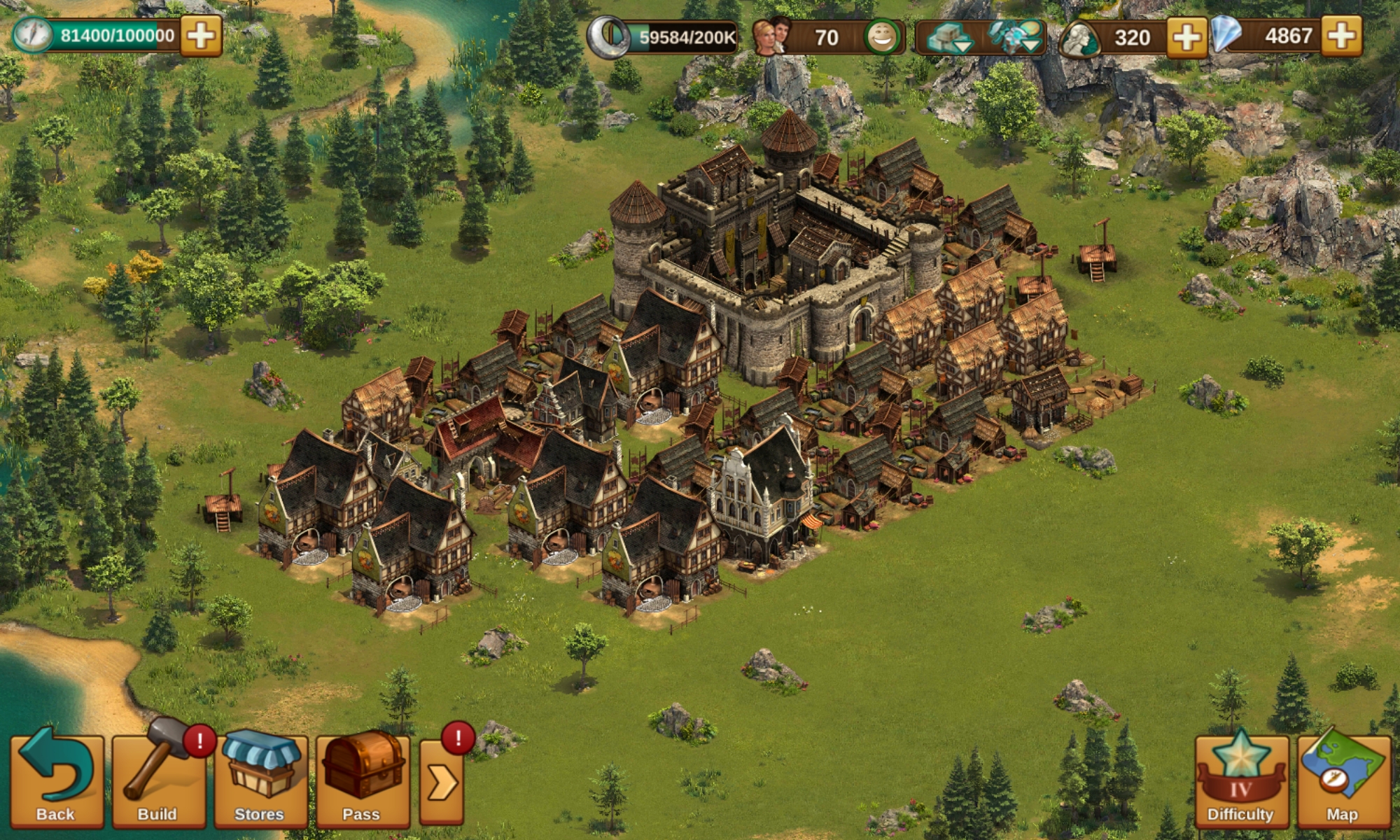Open the stone blocks resource dropdown
This screenshot has height=840, width=1400.
coord(948,37)
